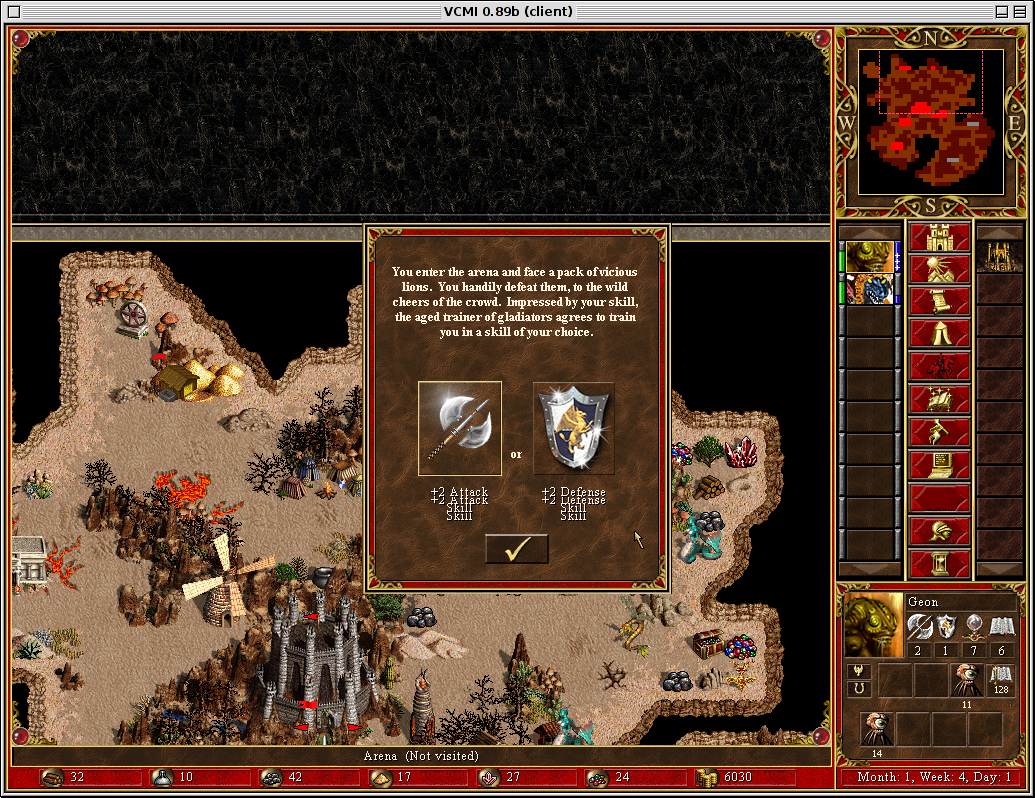The image size is (1035, 798).
Task: Select Geon's portrait in the hero list
Action: 869,256
